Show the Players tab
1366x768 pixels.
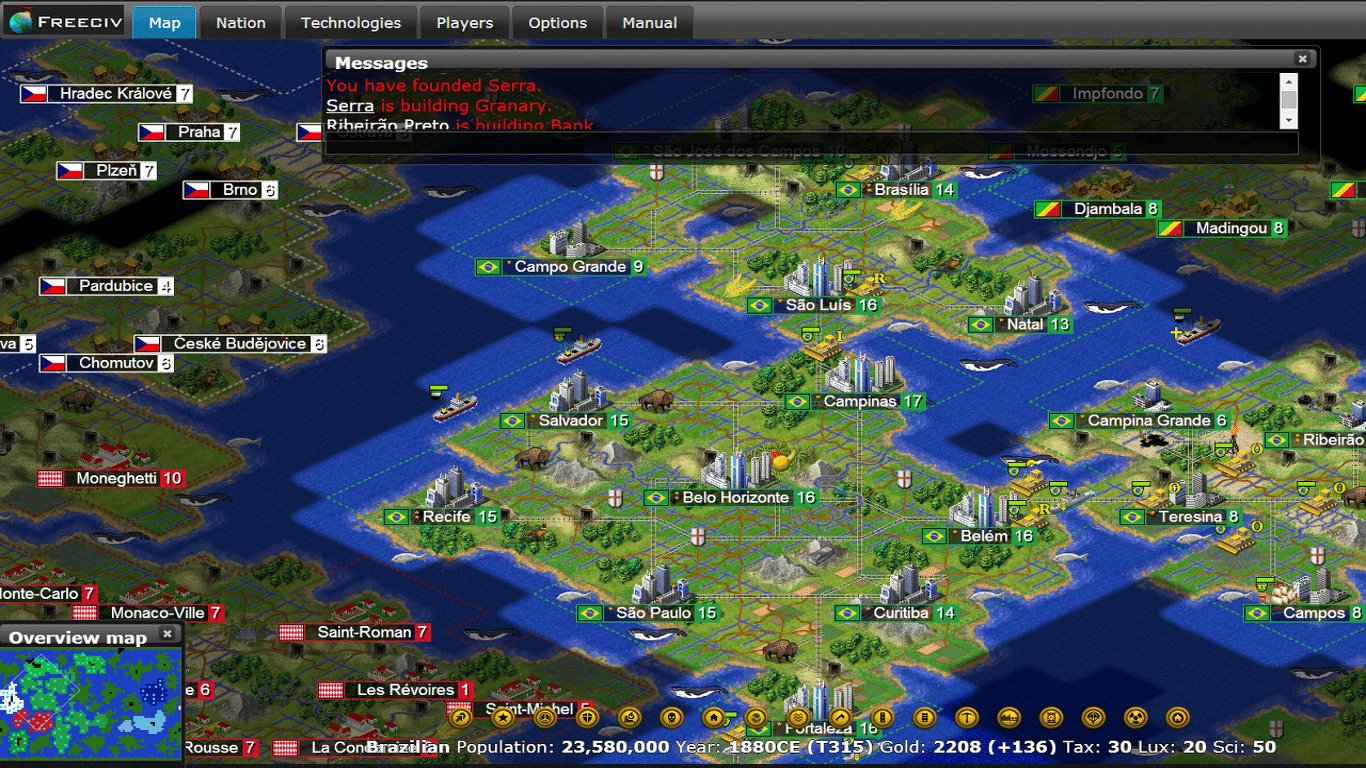[464, 22]
